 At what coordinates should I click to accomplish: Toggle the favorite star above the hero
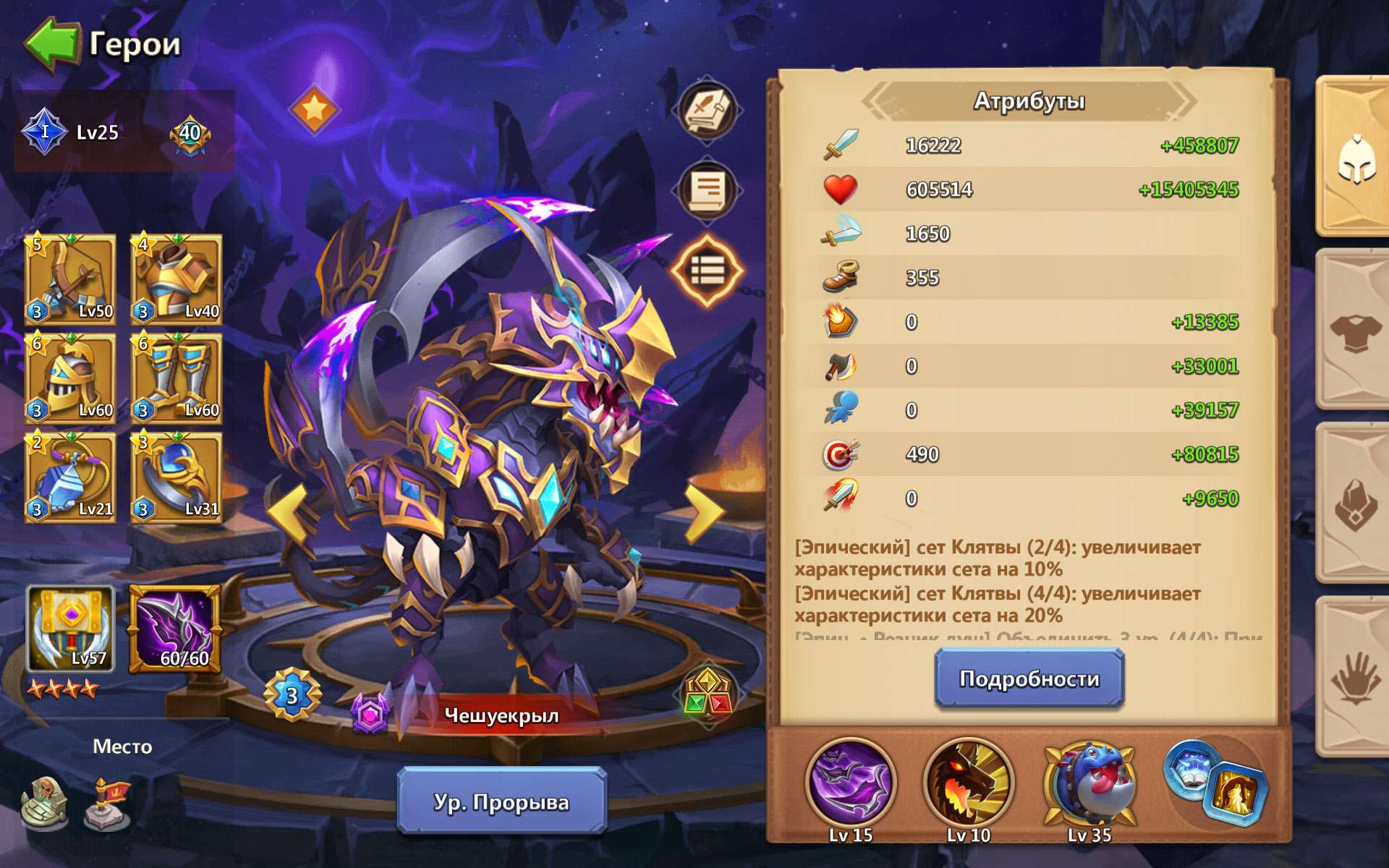pyautogui.click(x=315, y=111)
